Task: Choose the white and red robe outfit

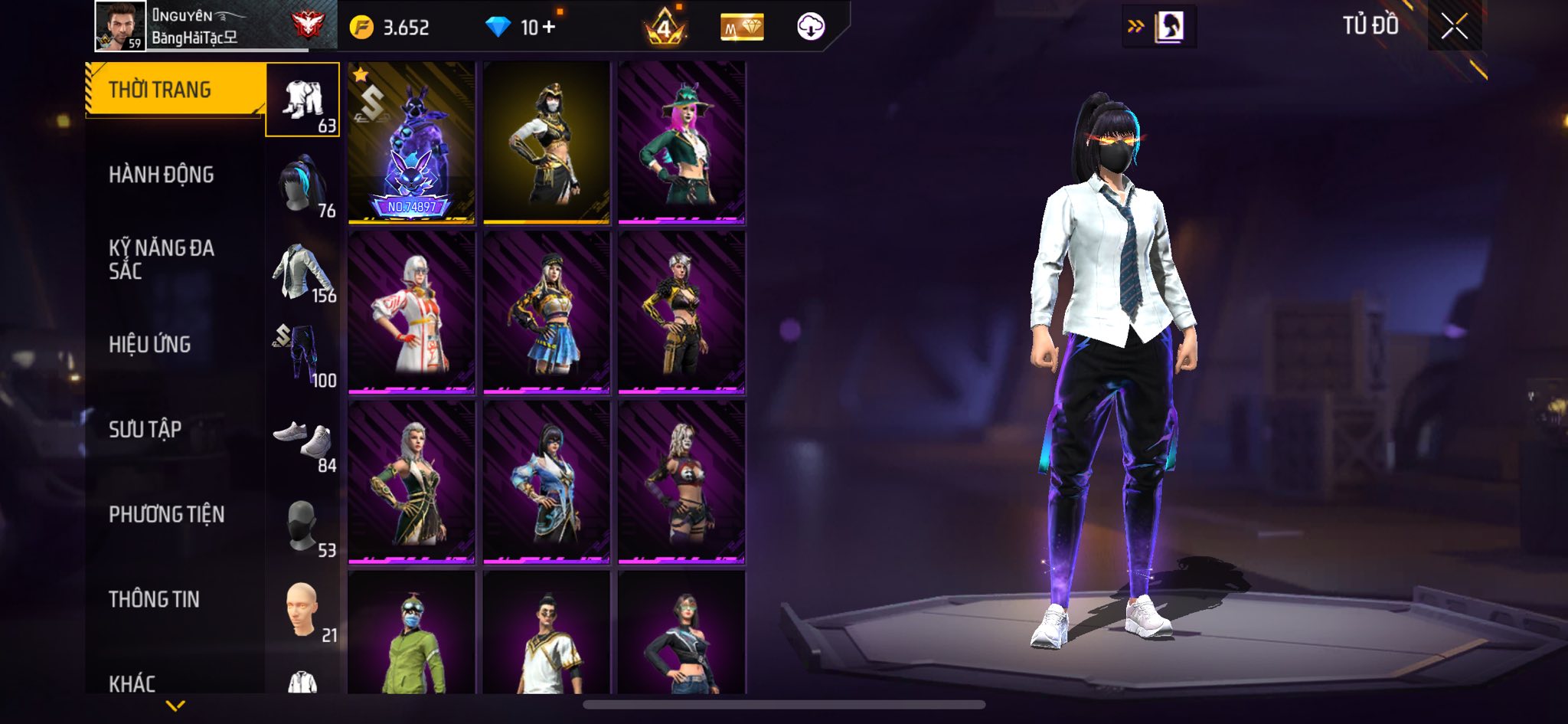Action: (x=411, y=313)
